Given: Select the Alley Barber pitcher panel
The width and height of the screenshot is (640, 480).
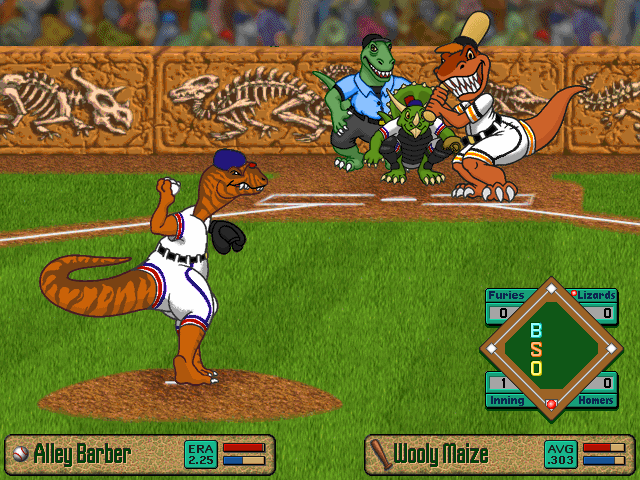Looking at the screenshot, I should 140,454.
